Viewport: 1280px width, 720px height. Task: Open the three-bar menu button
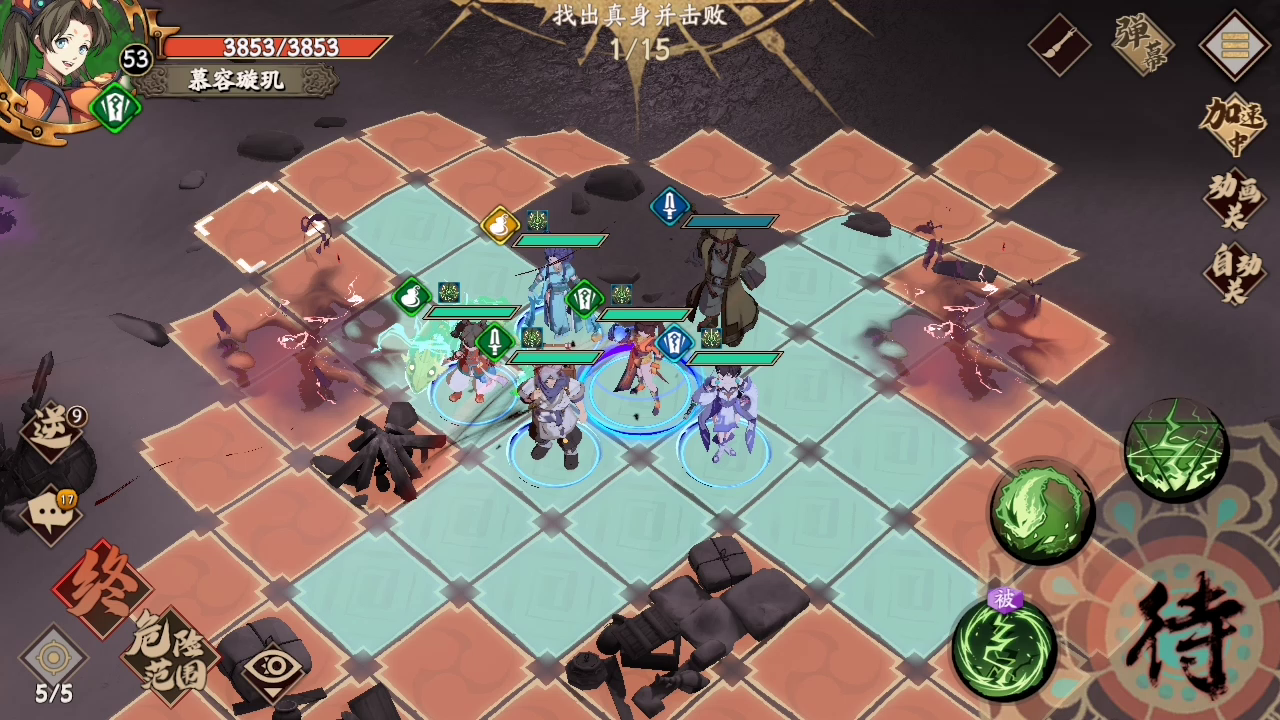pos(1233,44)
